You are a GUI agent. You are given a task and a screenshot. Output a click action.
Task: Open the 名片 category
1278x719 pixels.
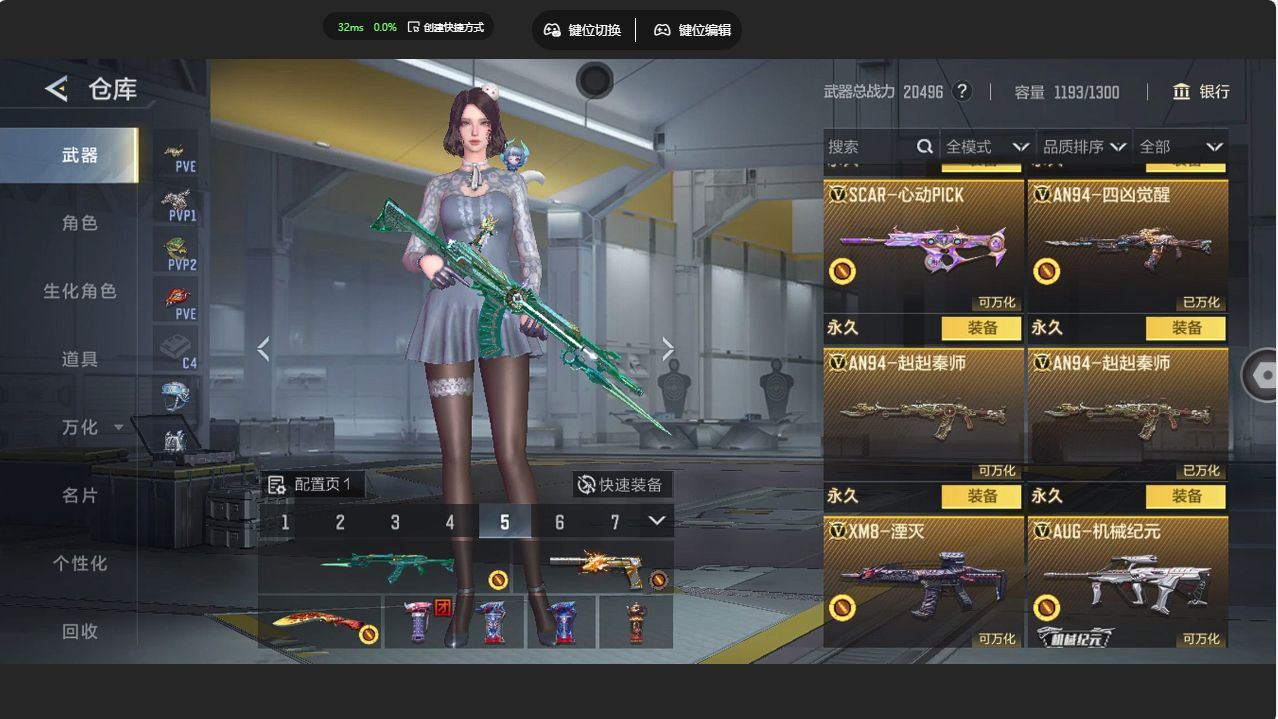[79, 495]
